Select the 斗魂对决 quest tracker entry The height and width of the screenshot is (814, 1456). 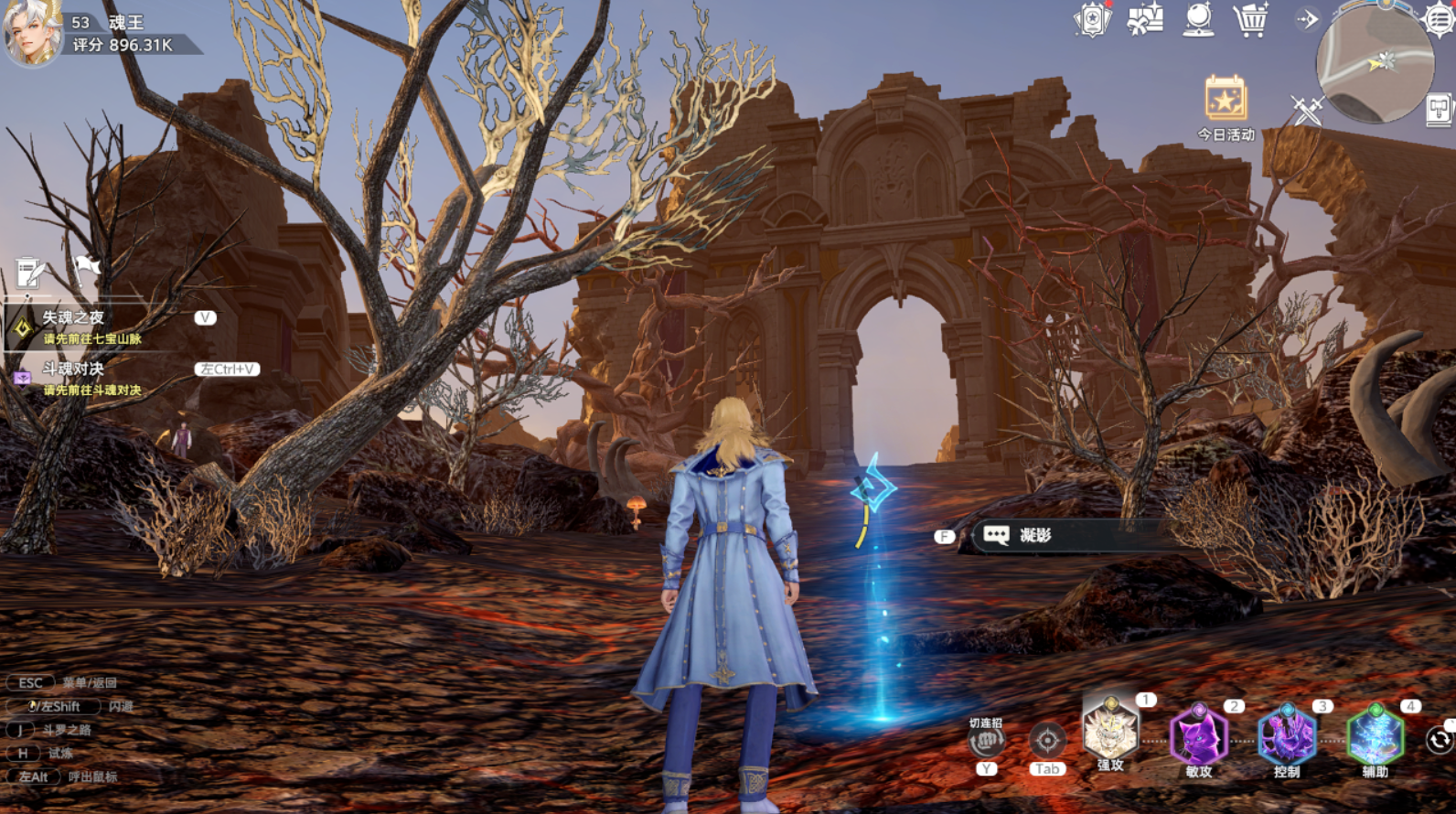click(91, 378)
